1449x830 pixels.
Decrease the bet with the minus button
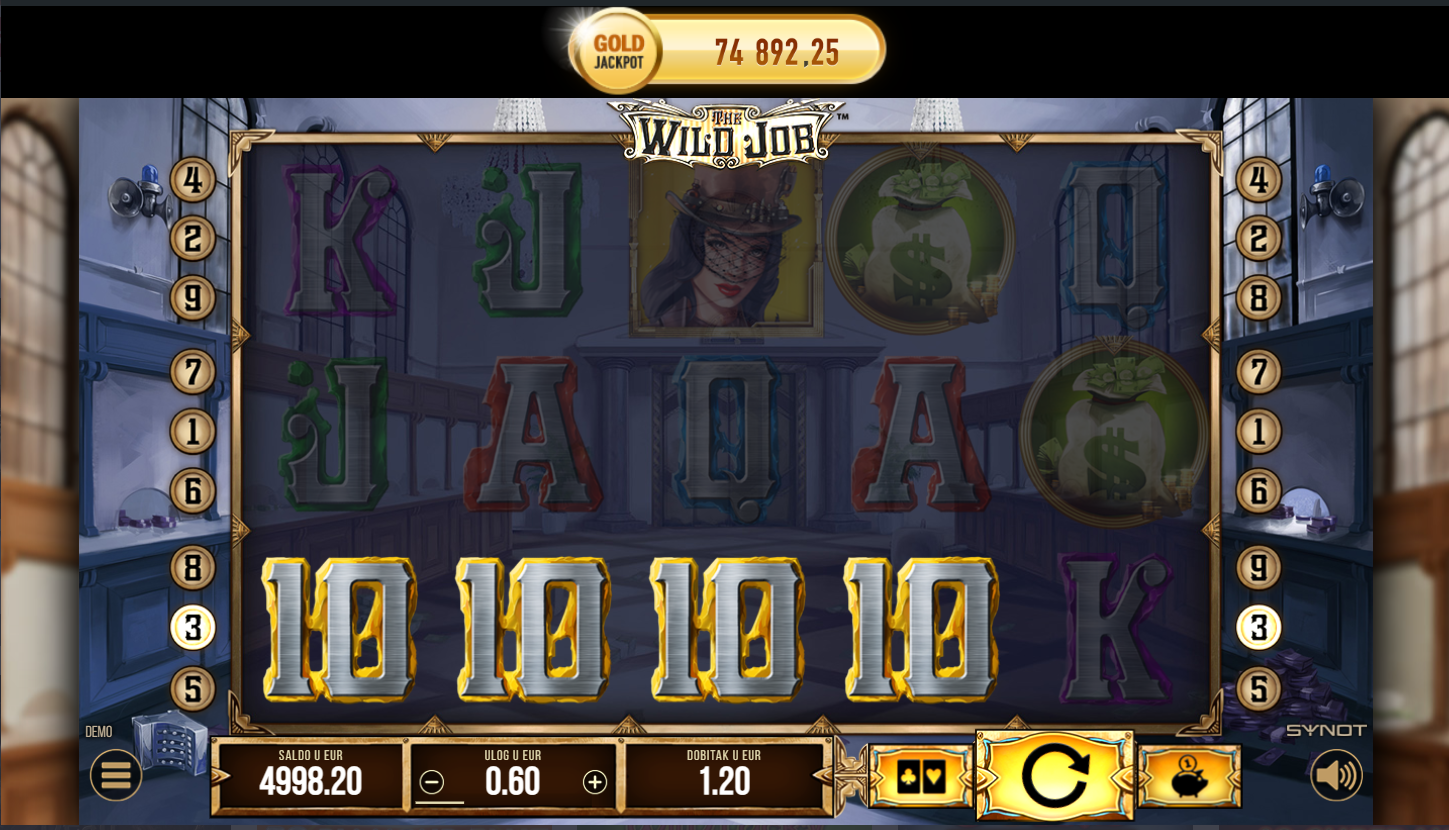point(432,782)
